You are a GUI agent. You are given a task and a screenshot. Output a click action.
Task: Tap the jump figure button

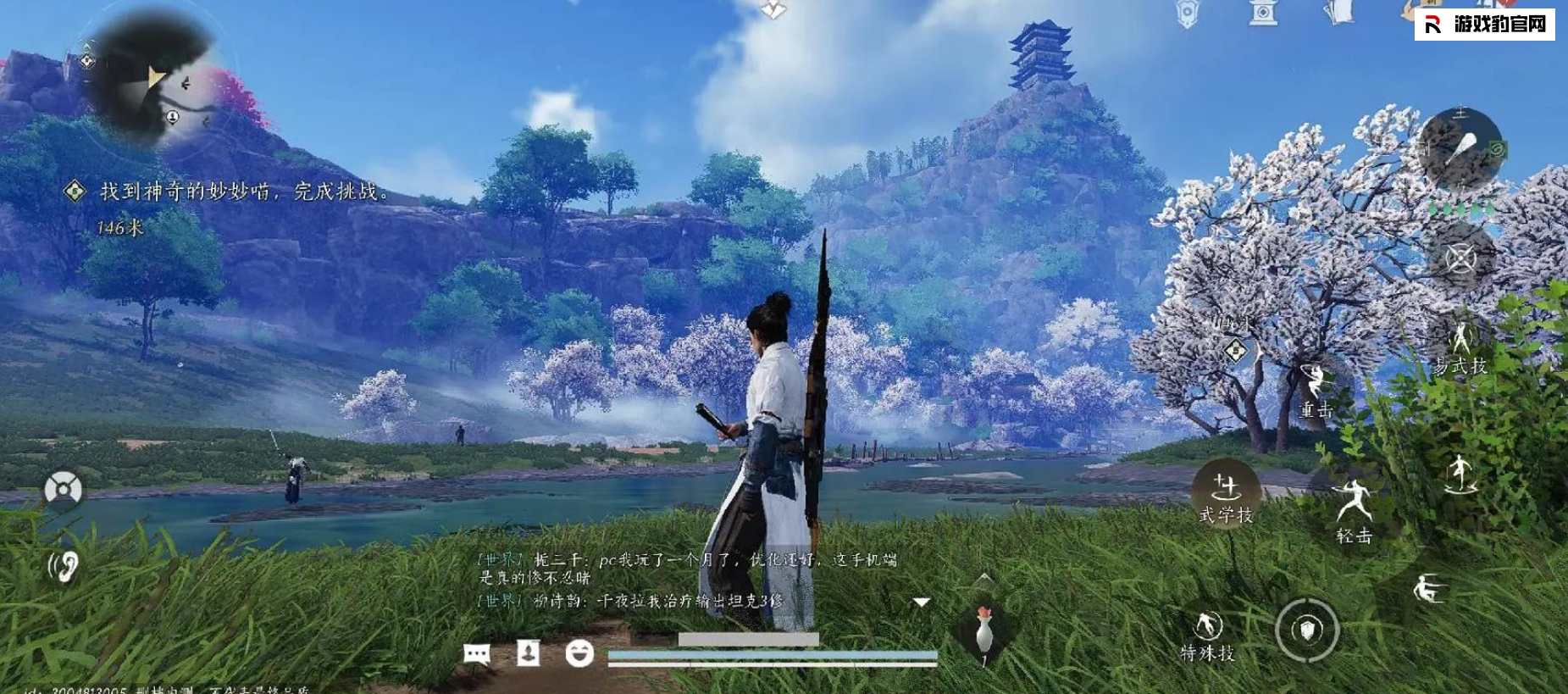(1460, 475)
